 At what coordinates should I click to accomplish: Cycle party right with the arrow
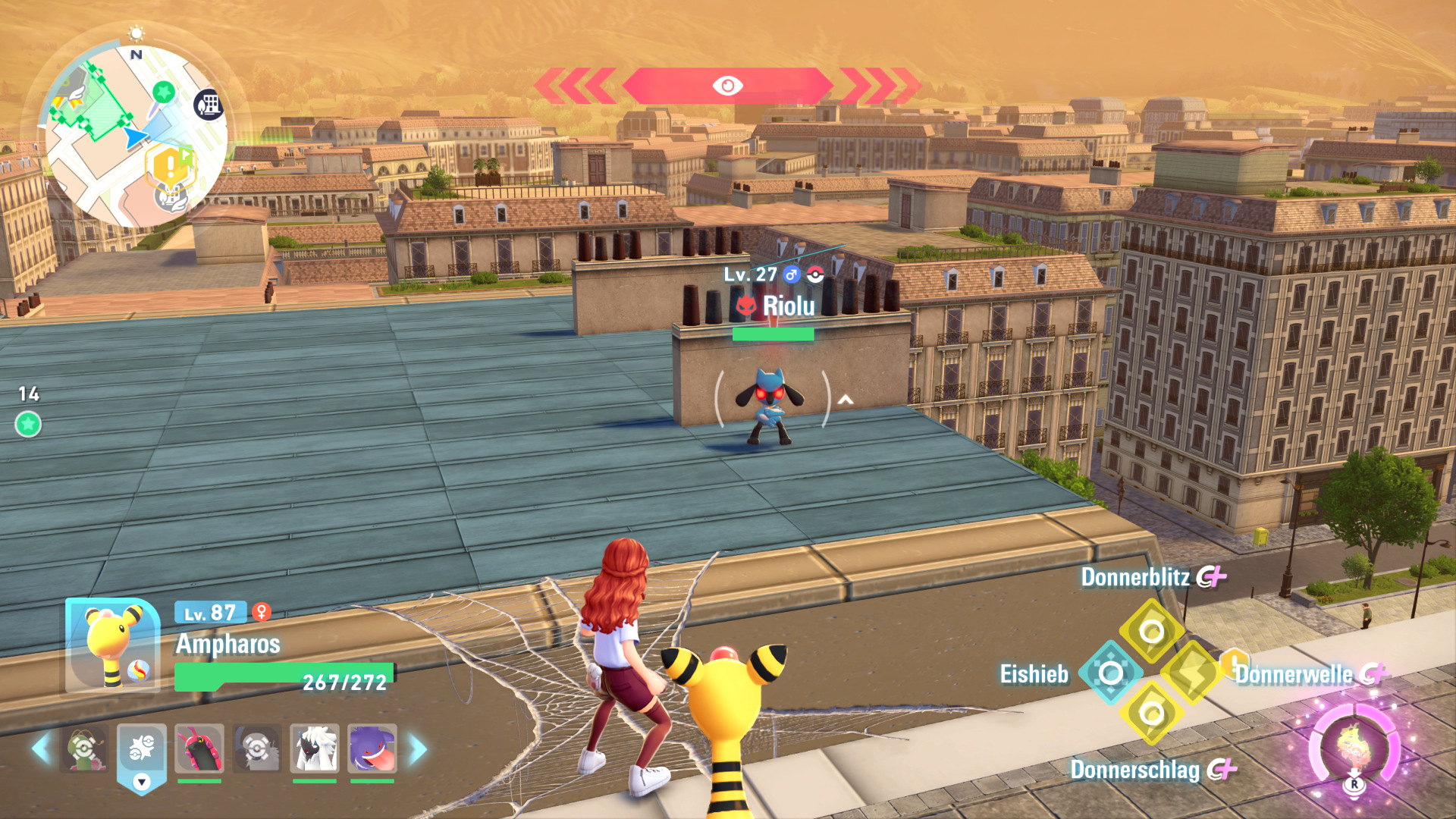coord(418,748)
